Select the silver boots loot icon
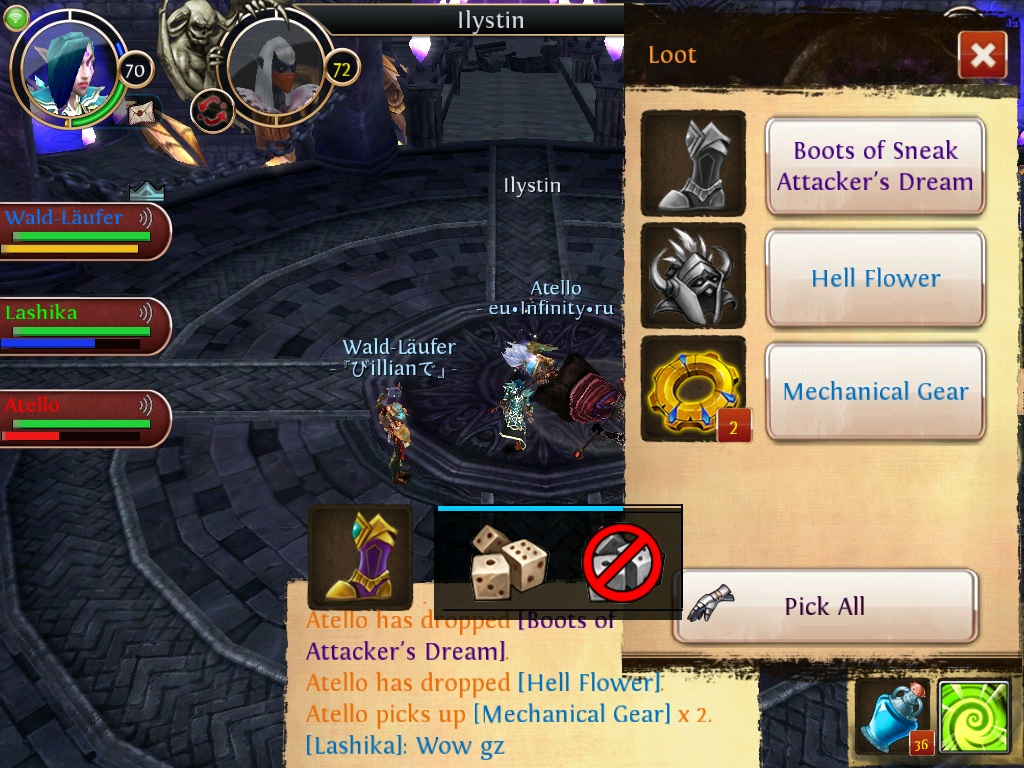 tap(693, 163)
